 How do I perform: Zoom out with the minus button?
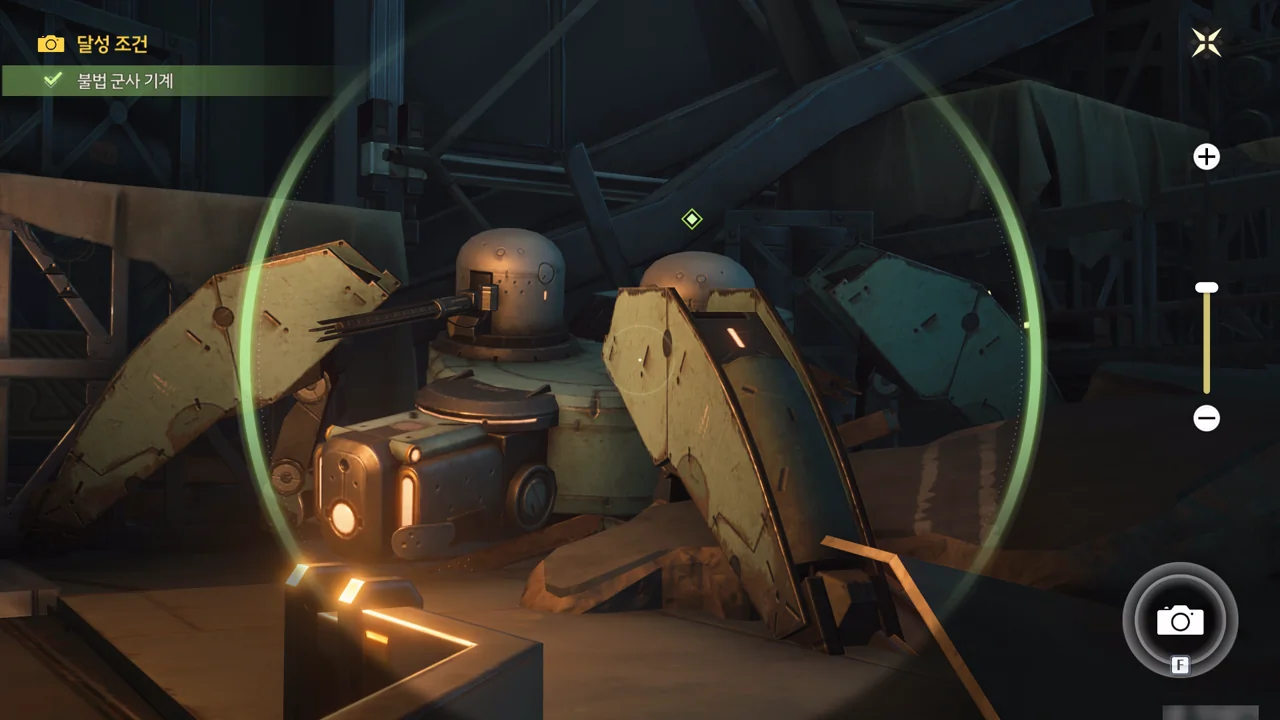(x=1207, y=418)
